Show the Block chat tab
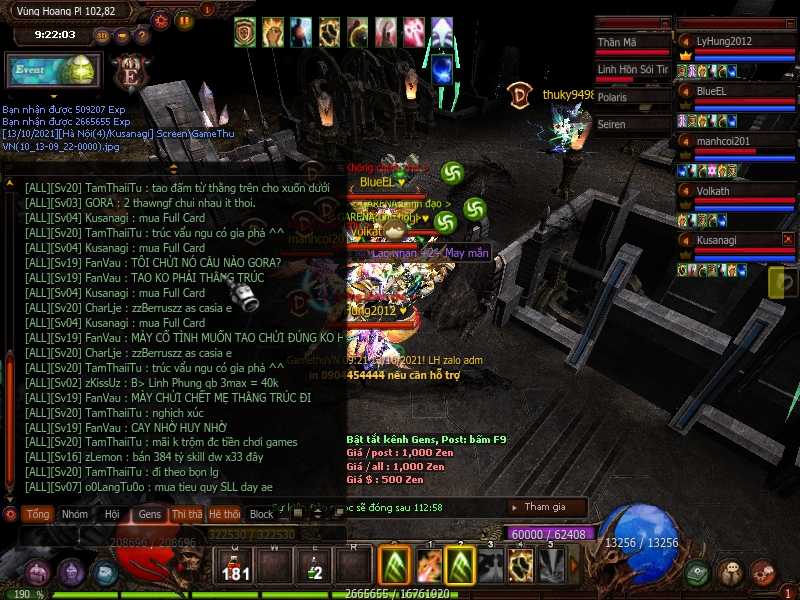The image size is (800, 600). click(x=261, y=514)
